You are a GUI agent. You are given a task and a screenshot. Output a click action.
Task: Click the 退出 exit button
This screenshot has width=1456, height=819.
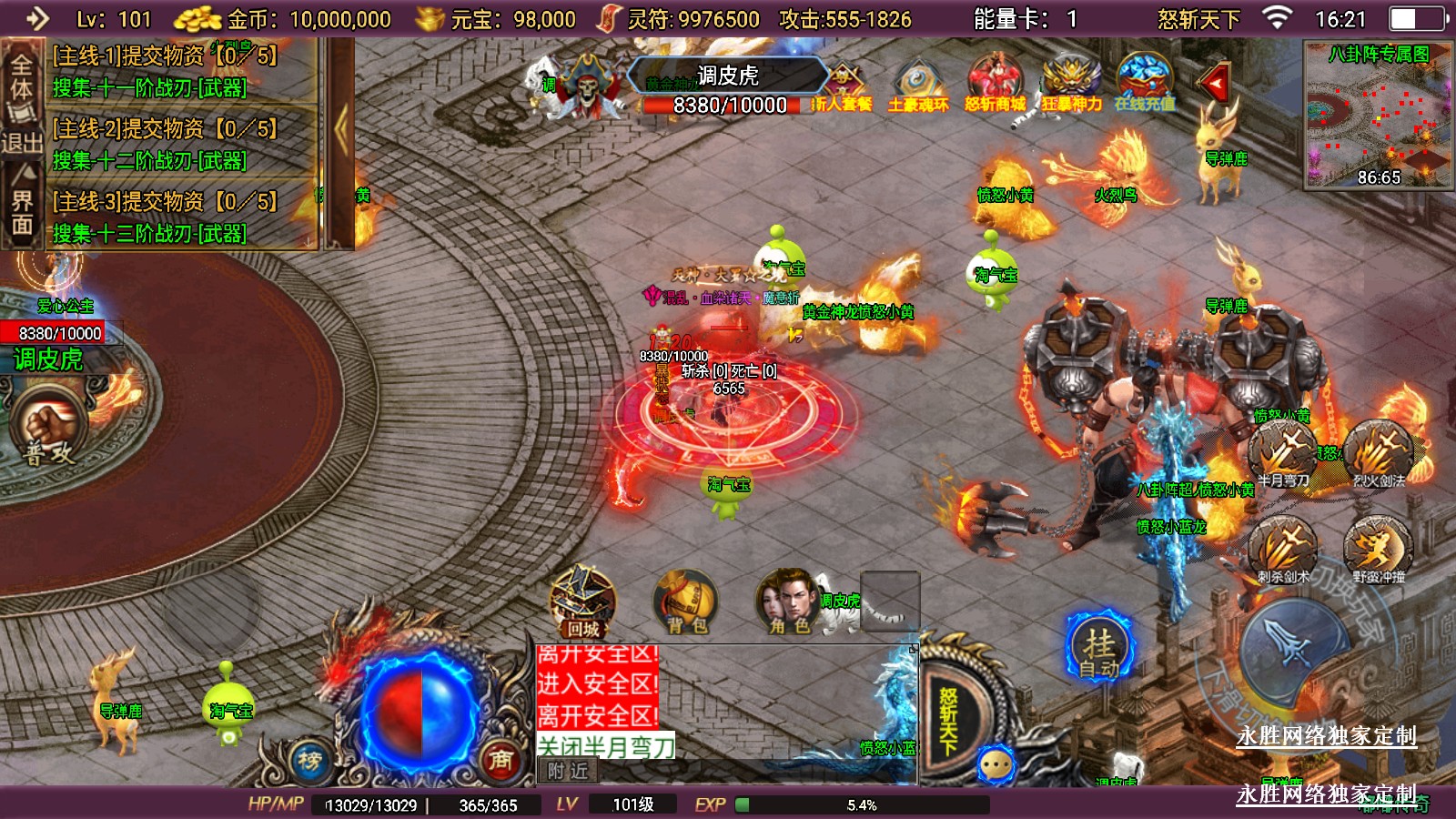click(x=22, y=143)
